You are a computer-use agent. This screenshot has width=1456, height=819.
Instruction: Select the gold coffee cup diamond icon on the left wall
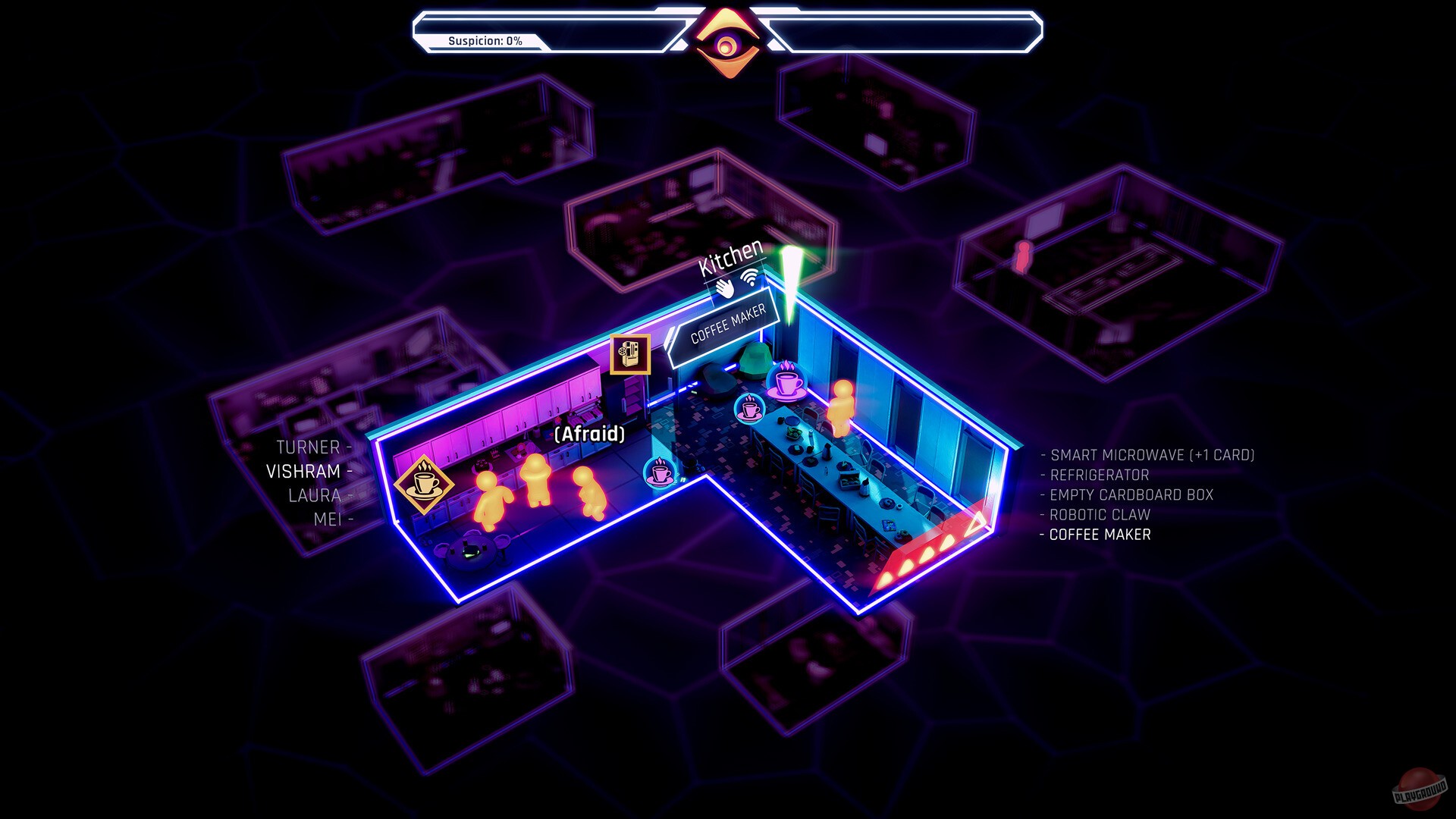422,483
